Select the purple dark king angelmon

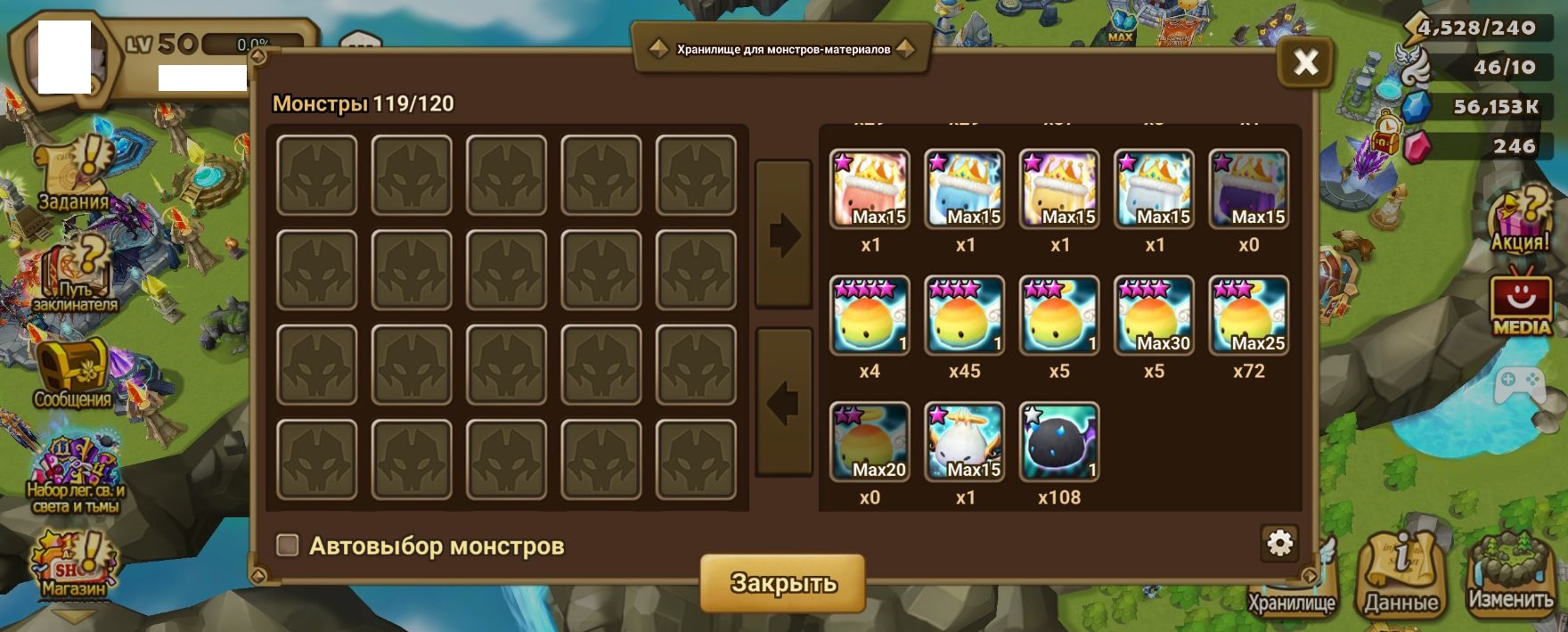click(x=1248, y=189)
